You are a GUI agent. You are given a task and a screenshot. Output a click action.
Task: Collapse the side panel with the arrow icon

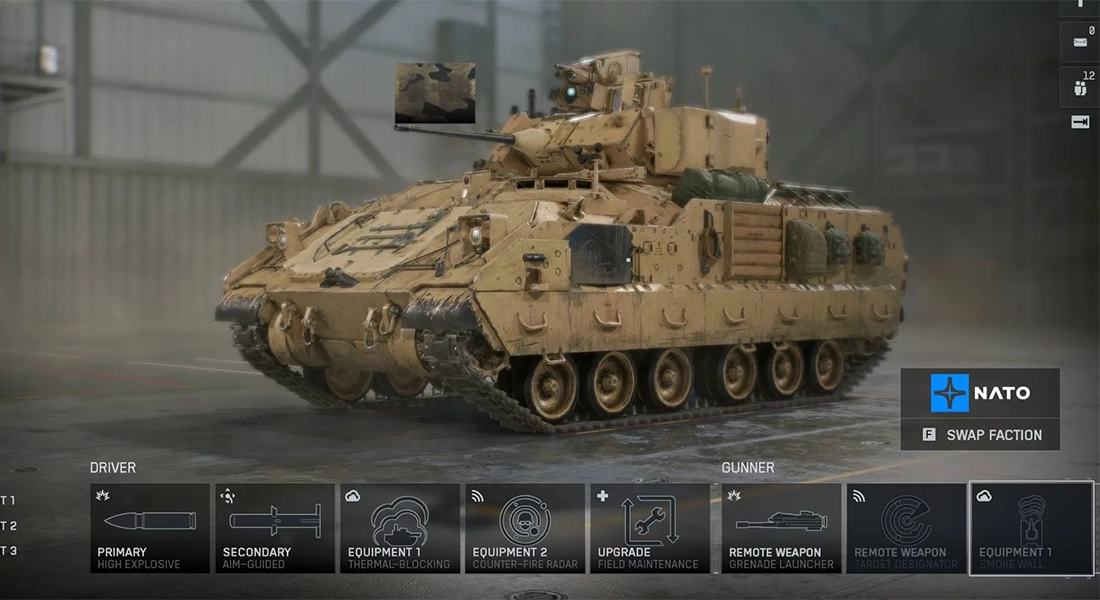tap(1080, 122)
